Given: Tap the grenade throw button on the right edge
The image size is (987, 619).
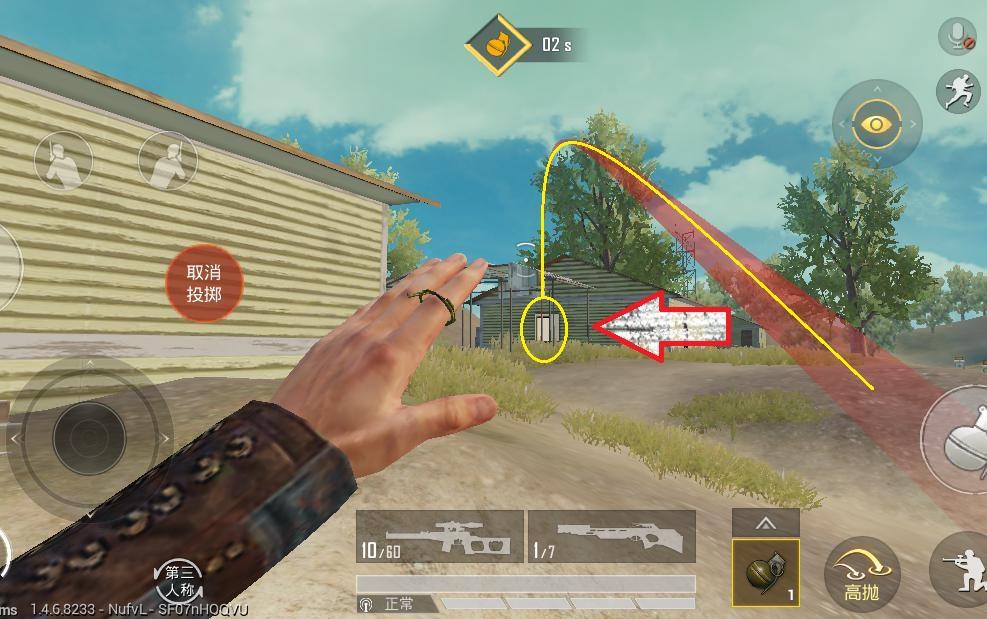Looking at the screenshot, I should click(x=958, y=438).
